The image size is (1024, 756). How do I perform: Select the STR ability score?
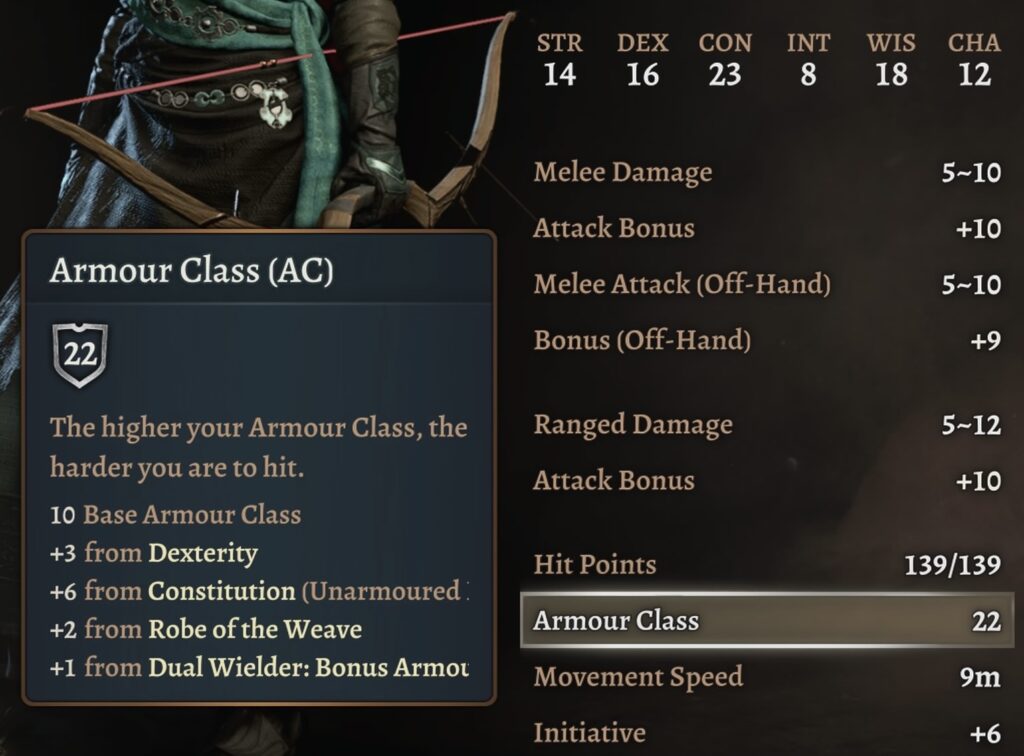[x=559, y=60]
